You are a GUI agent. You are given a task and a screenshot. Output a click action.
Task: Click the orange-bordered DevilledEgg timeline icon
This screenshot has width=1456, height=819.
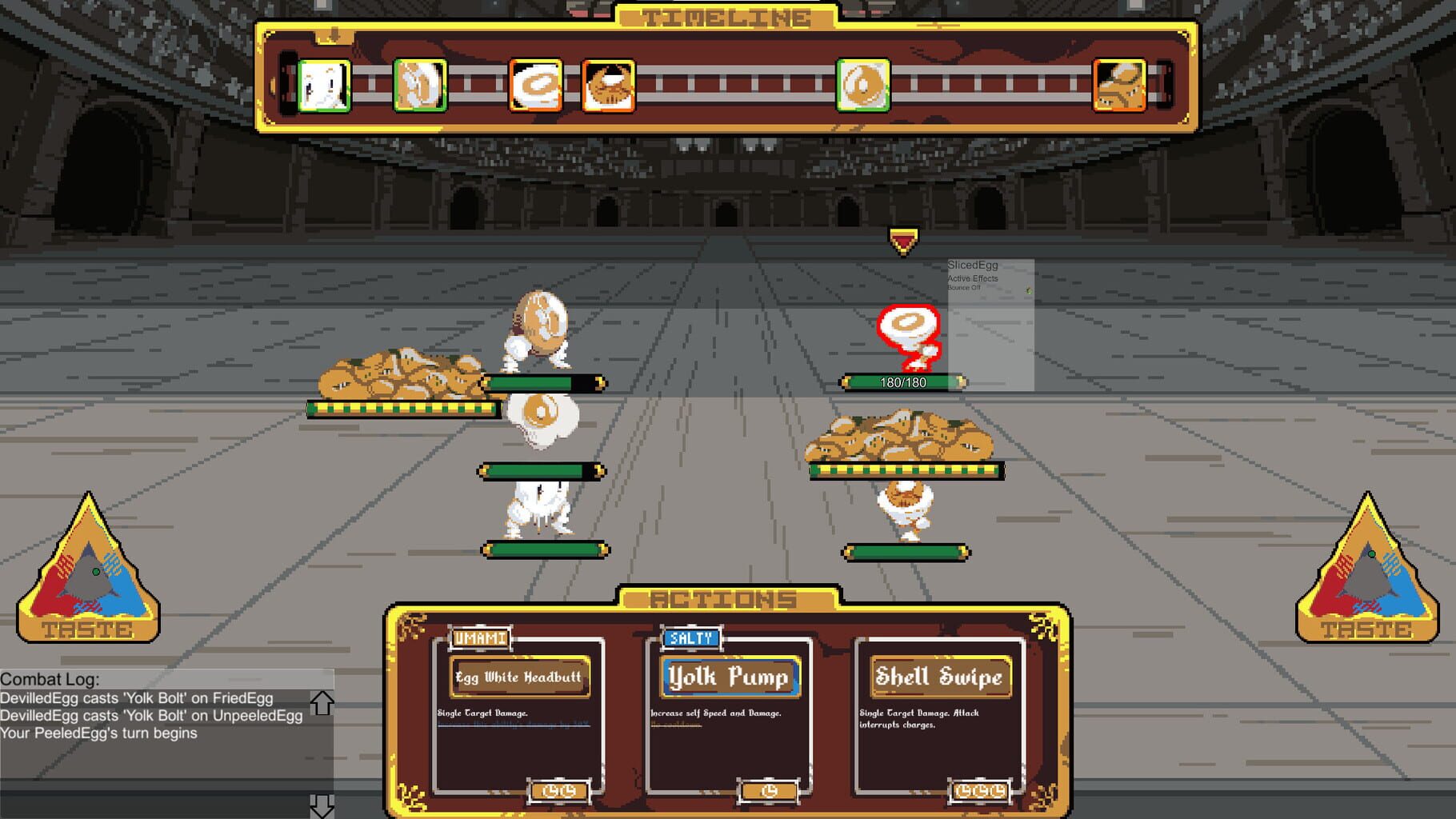[x=606, y=83]
